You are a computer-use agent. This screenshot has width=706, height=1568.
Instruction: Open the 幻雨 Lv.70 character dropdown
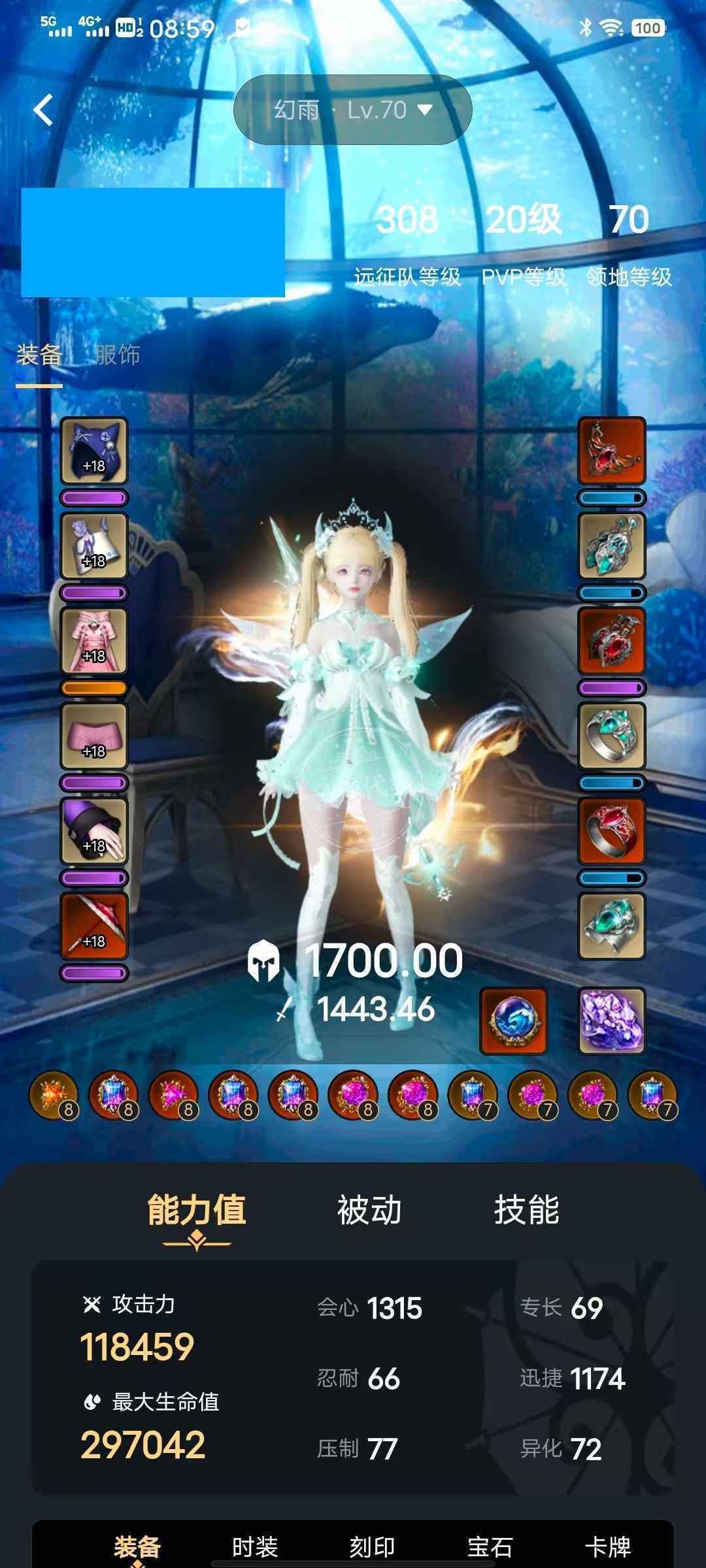pos(352,110)
